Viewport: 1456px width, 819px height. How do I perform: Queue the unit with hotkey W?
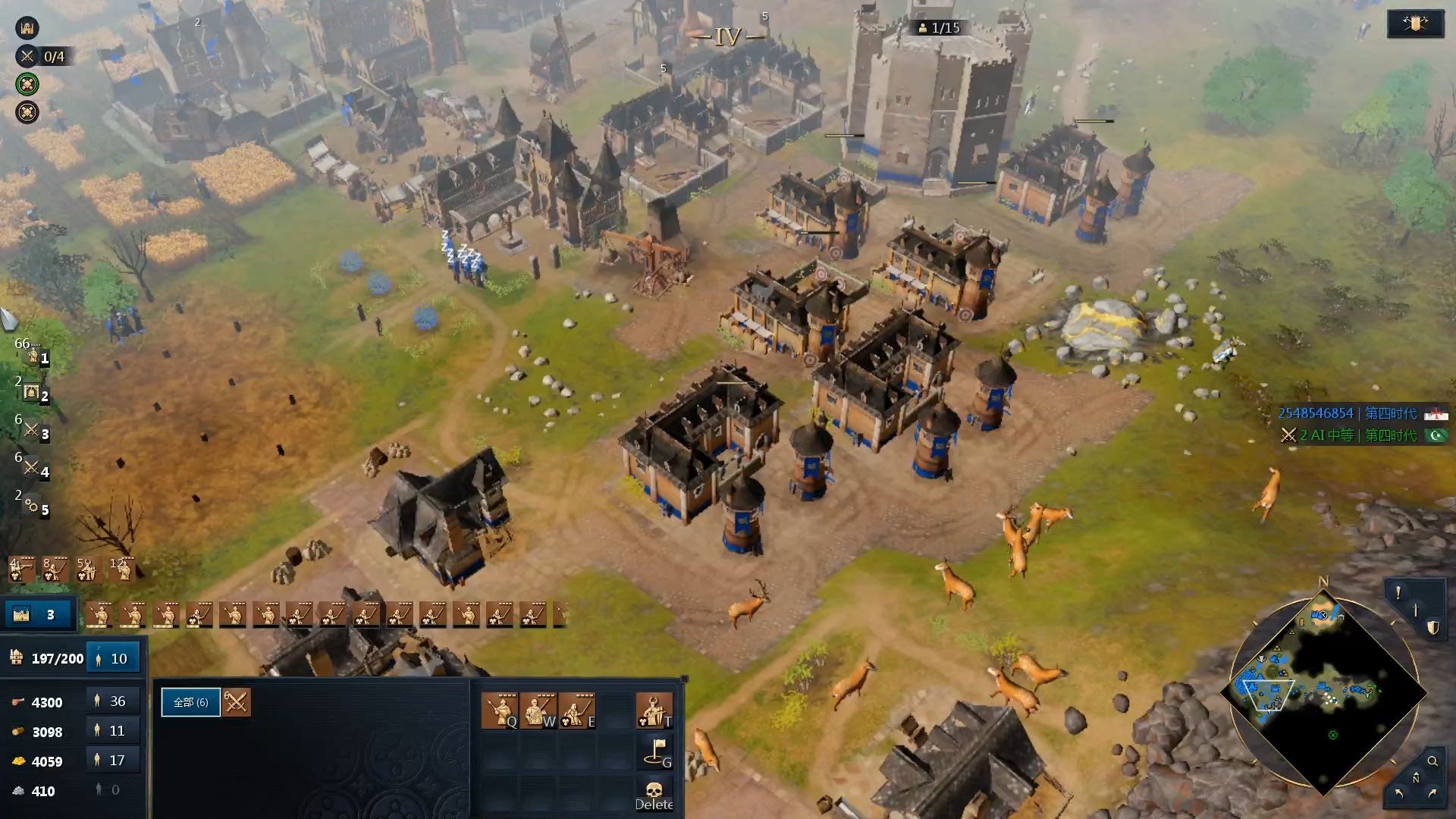coord(538,711)
